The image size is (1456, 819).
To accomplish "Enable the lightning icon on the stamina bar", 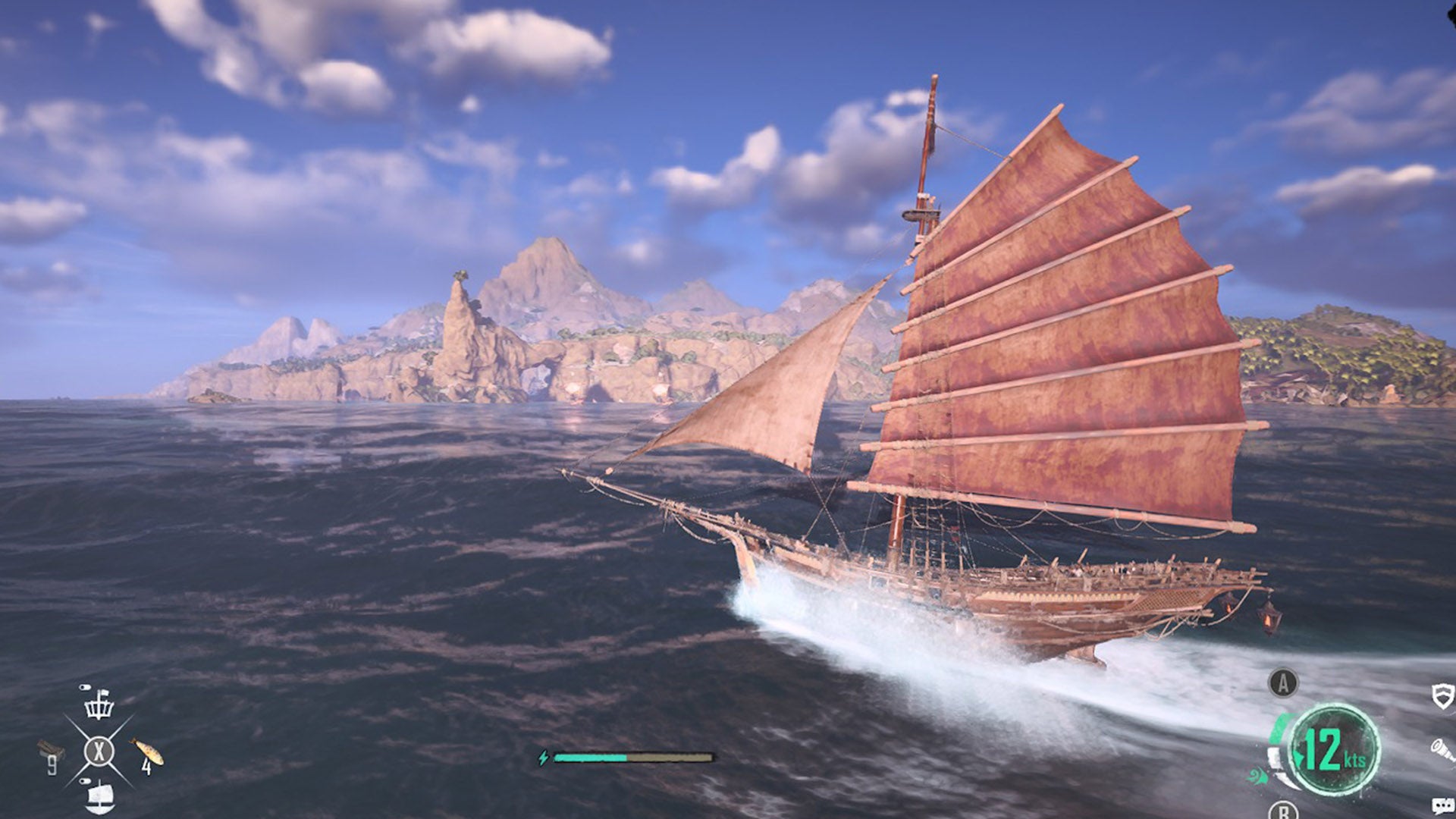I will coord(544,756).
